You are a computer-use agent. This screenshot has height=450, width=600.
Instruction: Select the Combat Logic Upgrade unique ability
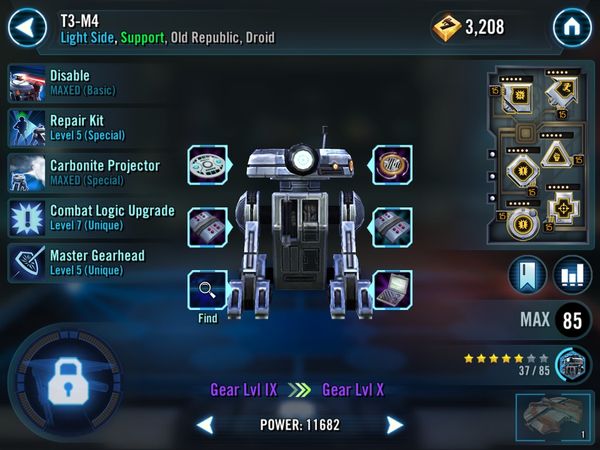point(92,218)
